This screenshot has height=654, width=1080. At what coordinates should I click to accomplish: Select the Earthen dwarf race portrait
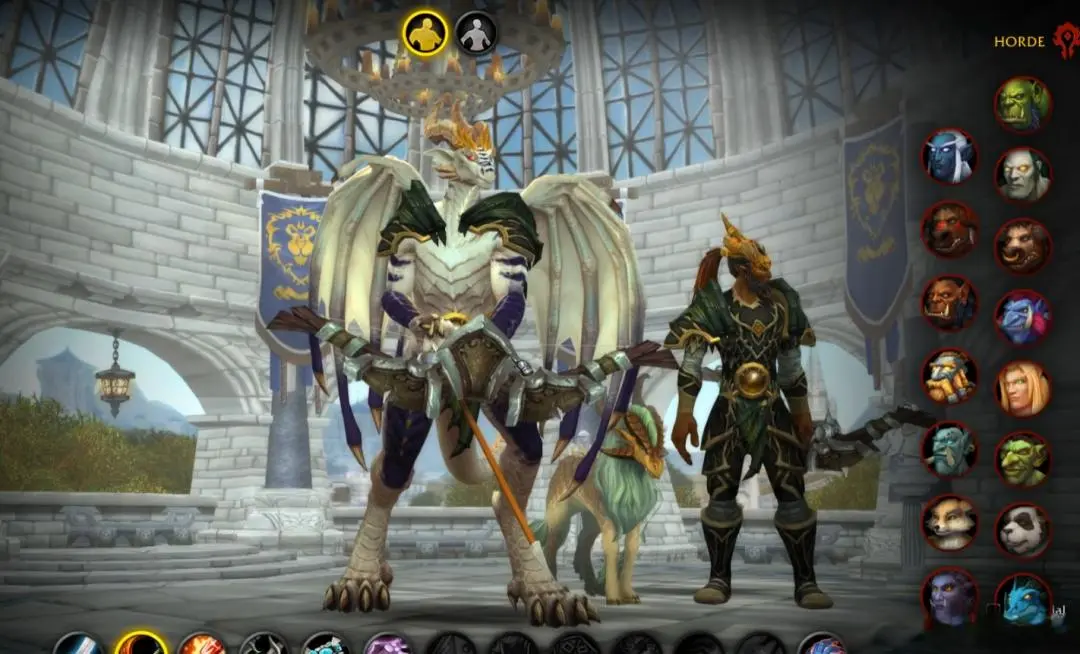tap(949, 376)
